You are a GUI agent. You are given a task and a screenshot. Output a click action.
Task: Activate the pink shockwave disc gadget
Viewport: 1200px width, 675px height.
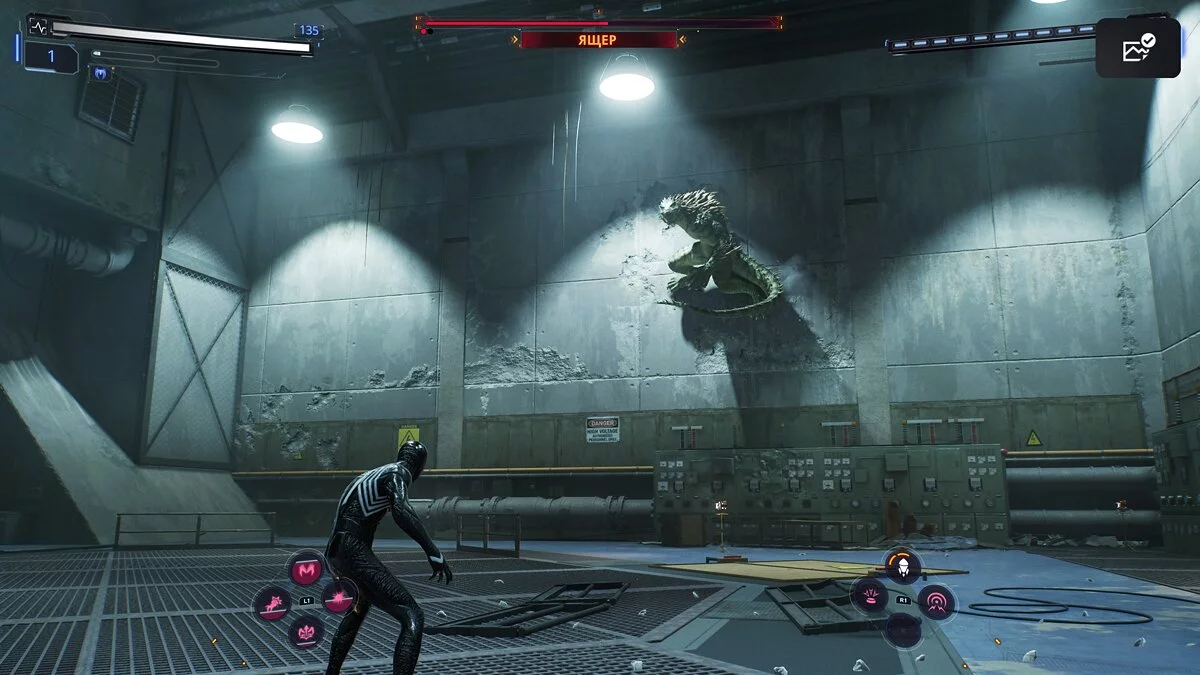(868, 597)
